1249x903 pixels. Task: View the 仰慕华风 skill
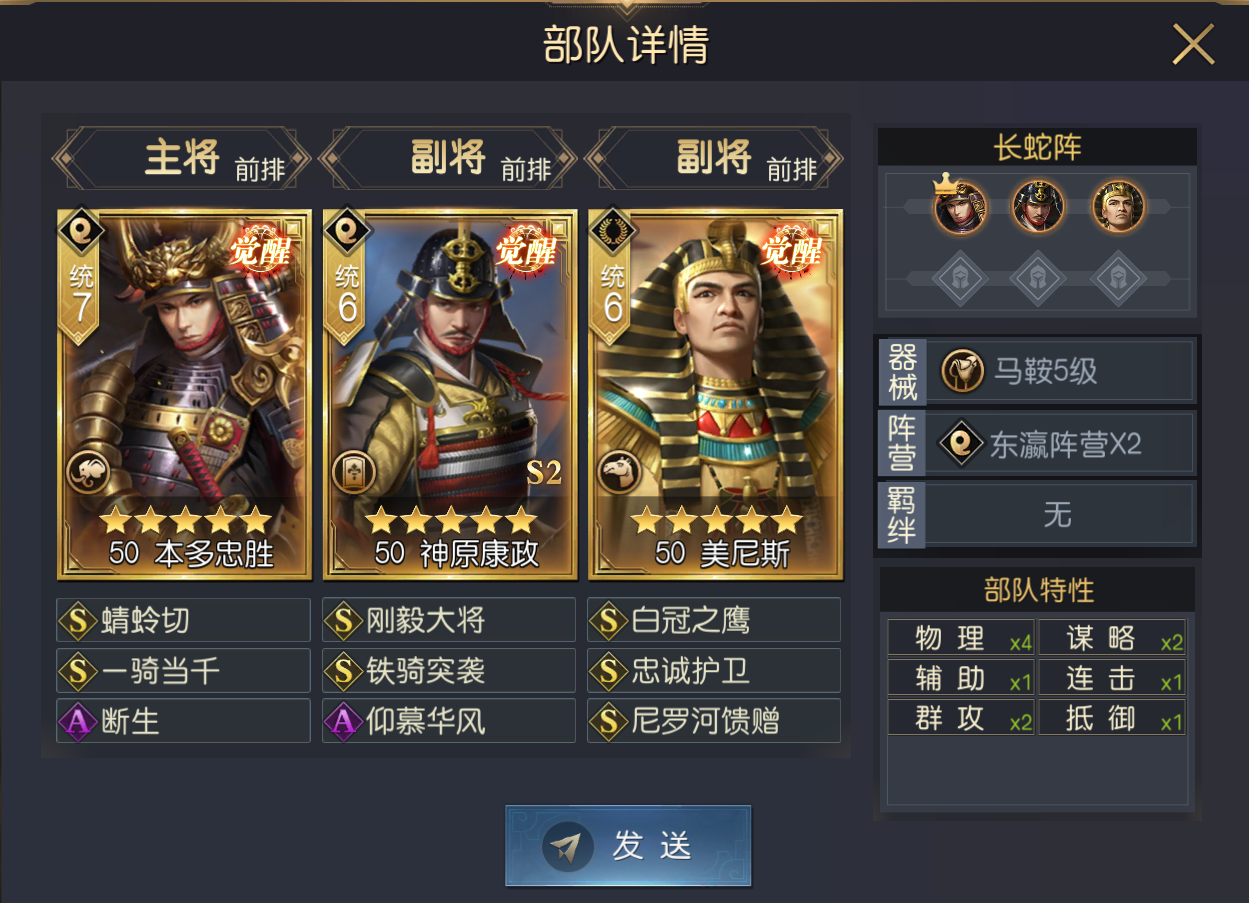(x=449, y=720)
